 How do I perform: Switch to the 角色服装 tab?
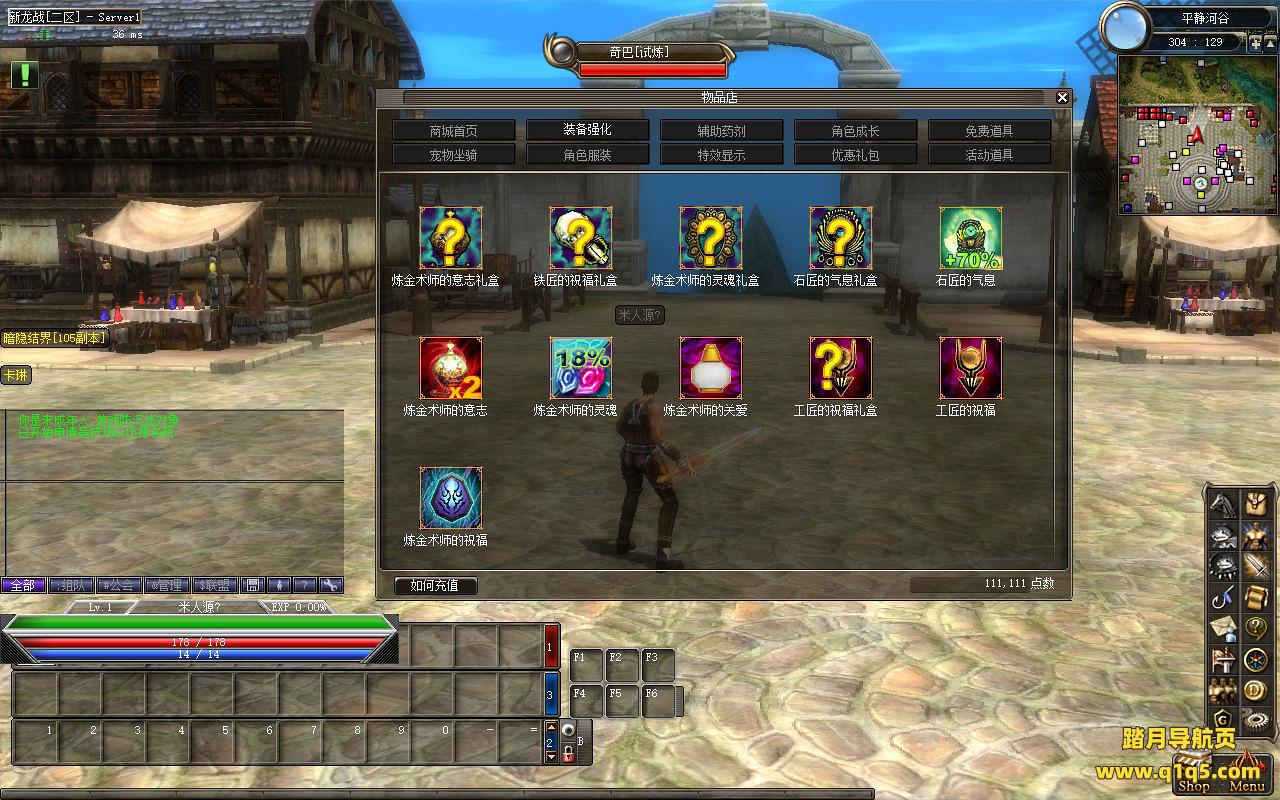click(x=588, y=155)
